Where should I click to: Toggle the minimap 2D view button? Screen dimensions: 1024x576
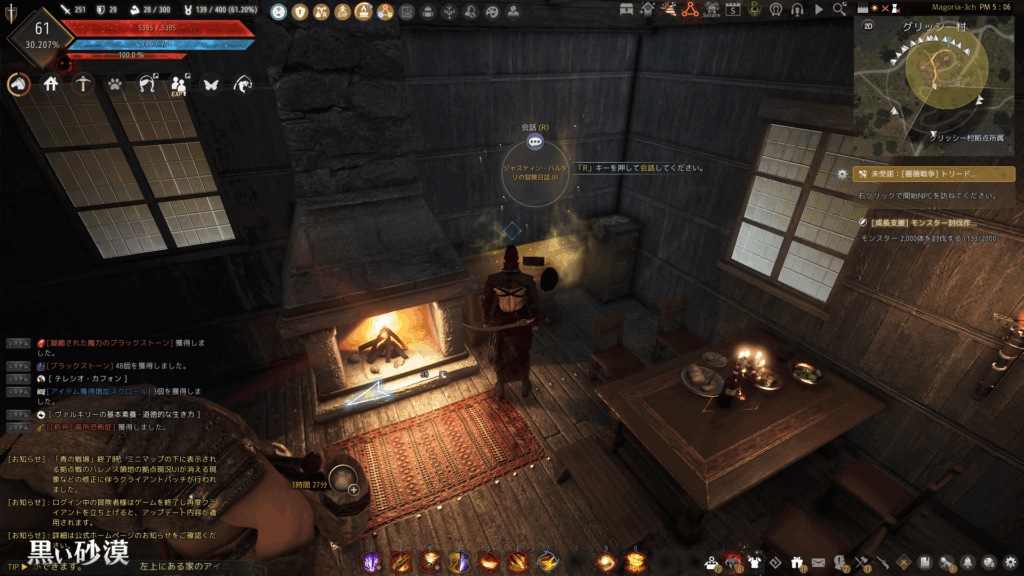click(864, 28)
